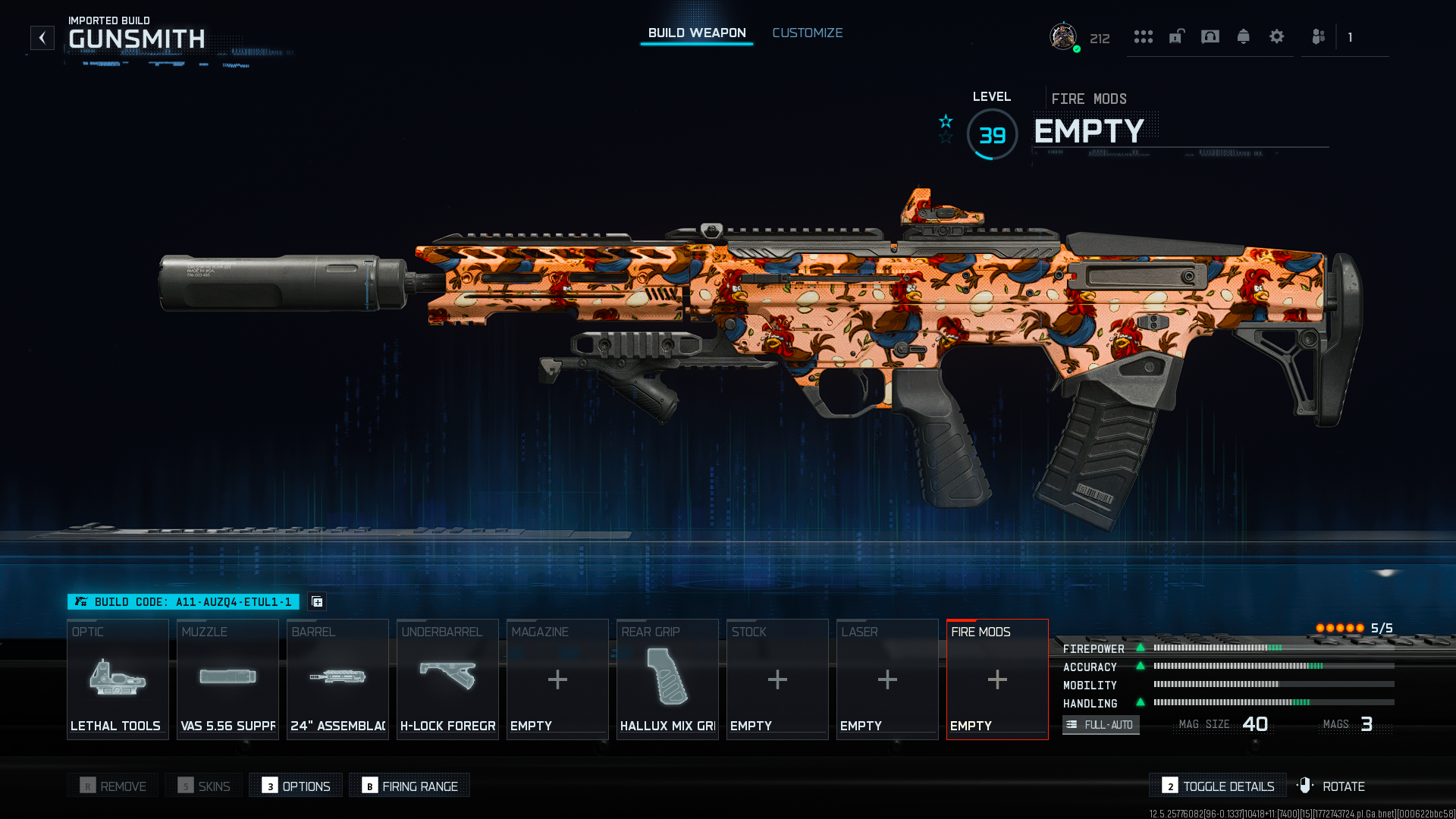1456x819 pixels.
Task: Click Toggle Details button
Action: pyautogui.click(x=1218, y=786)
